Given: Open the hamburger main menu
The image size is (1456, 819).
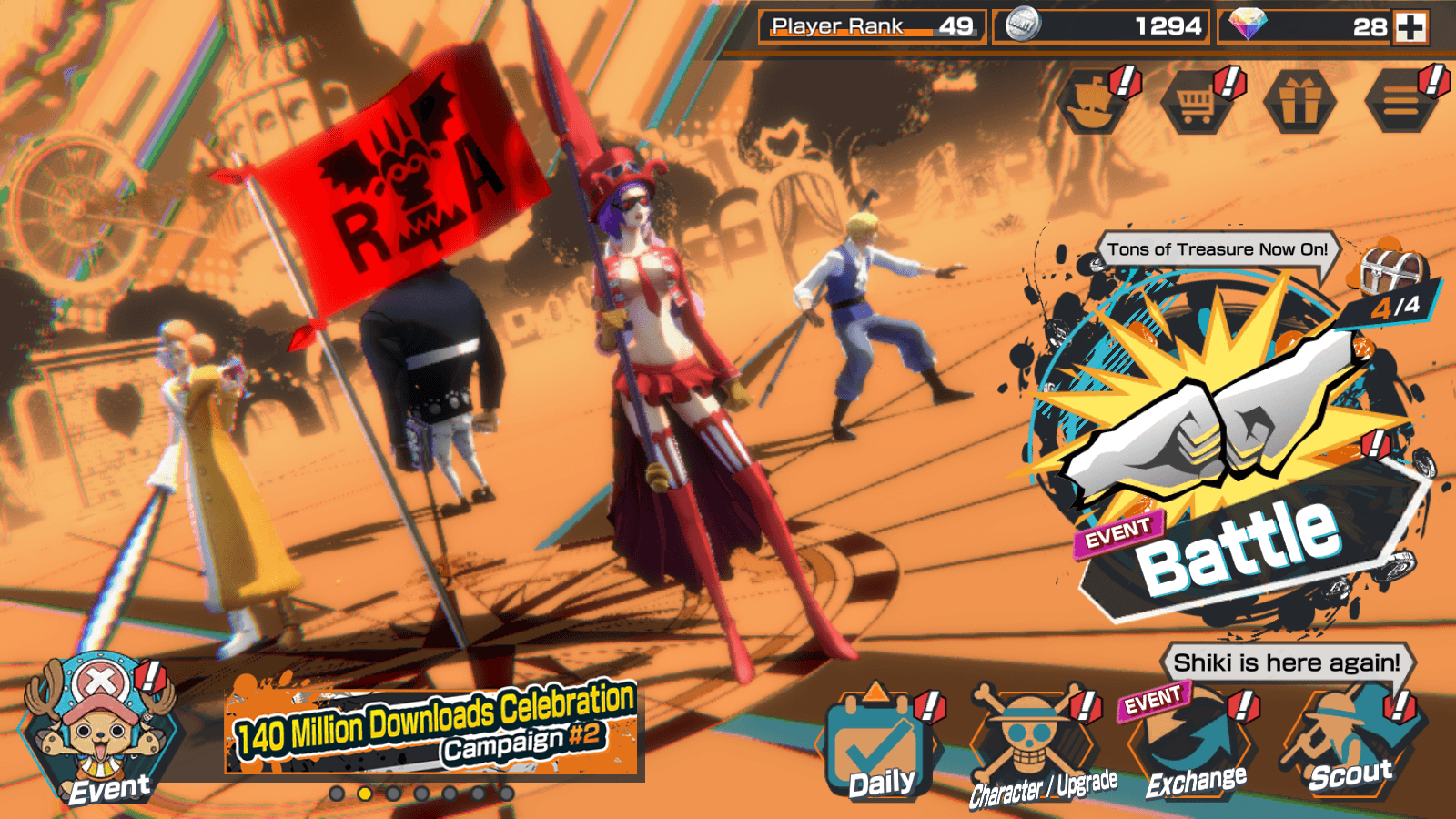Looking at the screenshot, I should tap(1401, 102).
